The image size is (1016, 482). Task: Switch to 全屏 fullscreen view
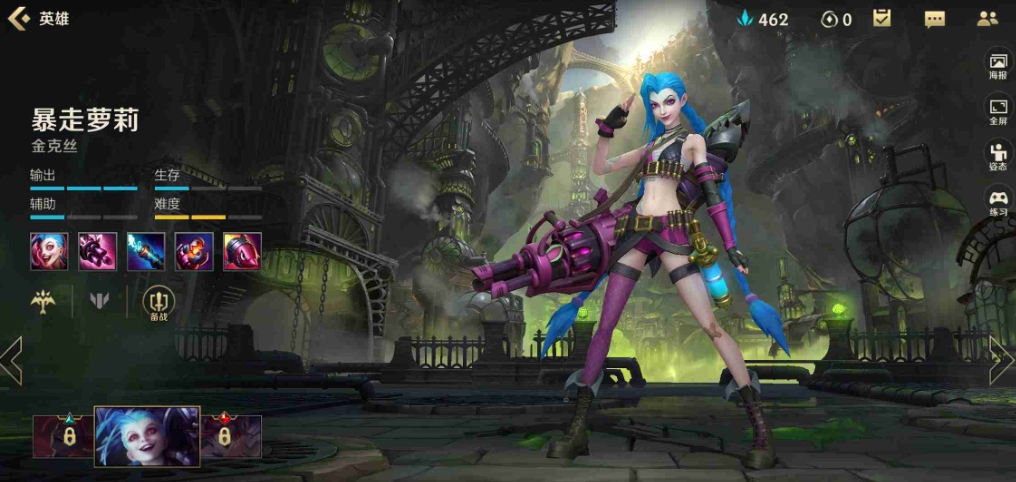pos(998,110)
